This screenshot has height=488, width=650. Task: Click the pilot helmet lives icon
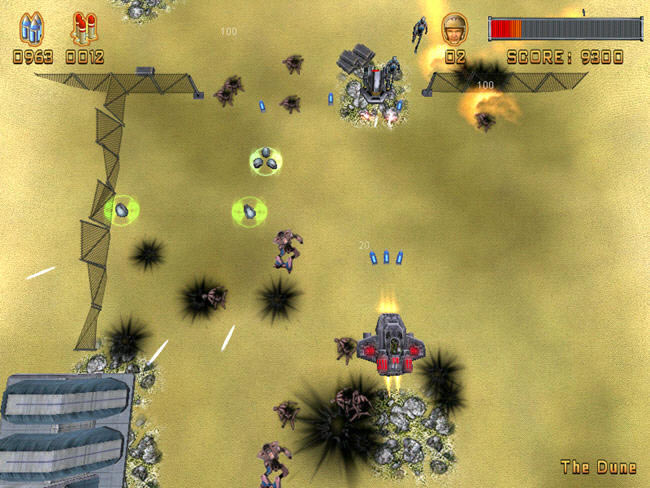coord(455,28)
